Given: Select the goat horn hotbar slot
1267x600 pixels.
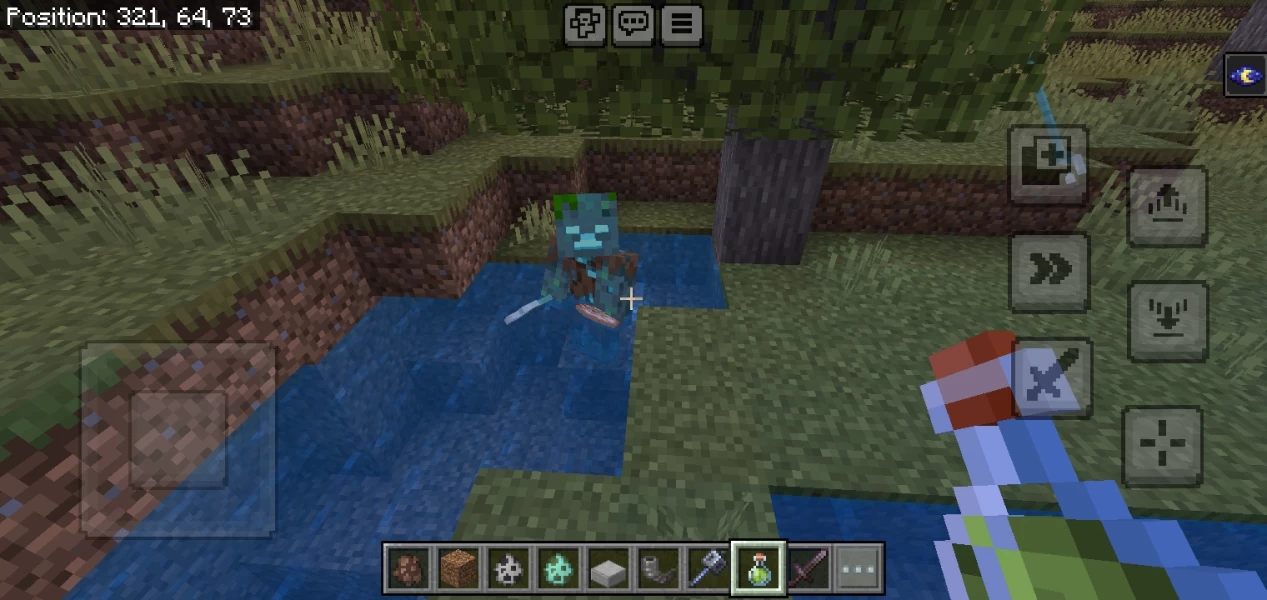Looking at the screenshot, I should click(x=658, y=569).
